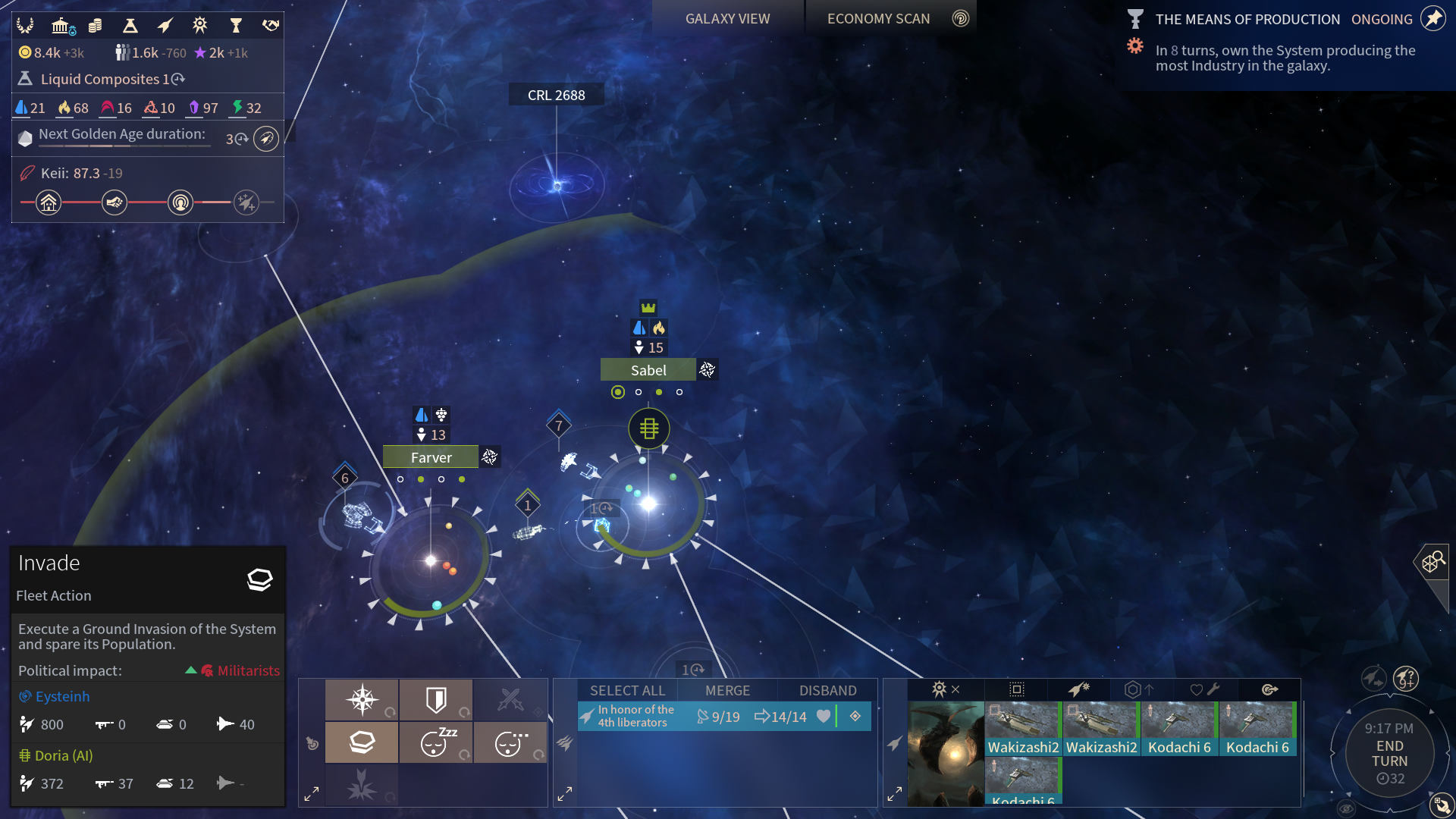
Task: Select the '4th liberators' fleet row
Action: (x=637, y=717)
